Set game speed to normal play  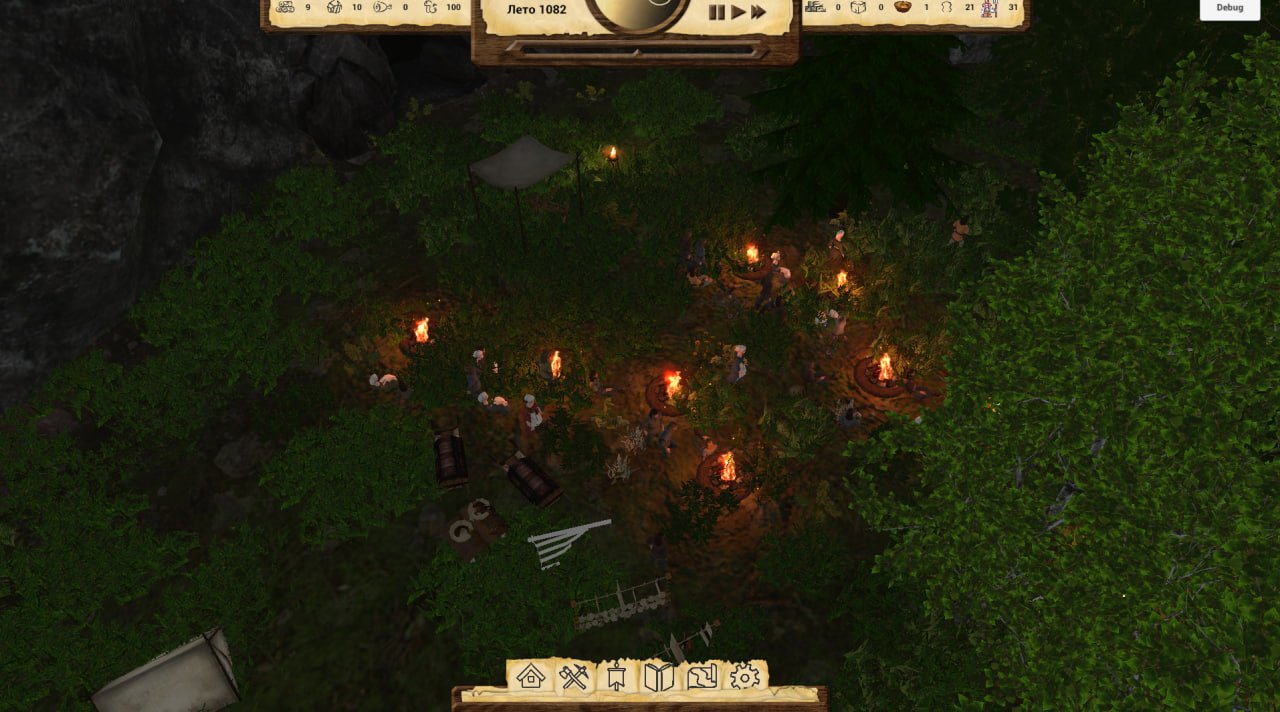[x=738, y=12]
